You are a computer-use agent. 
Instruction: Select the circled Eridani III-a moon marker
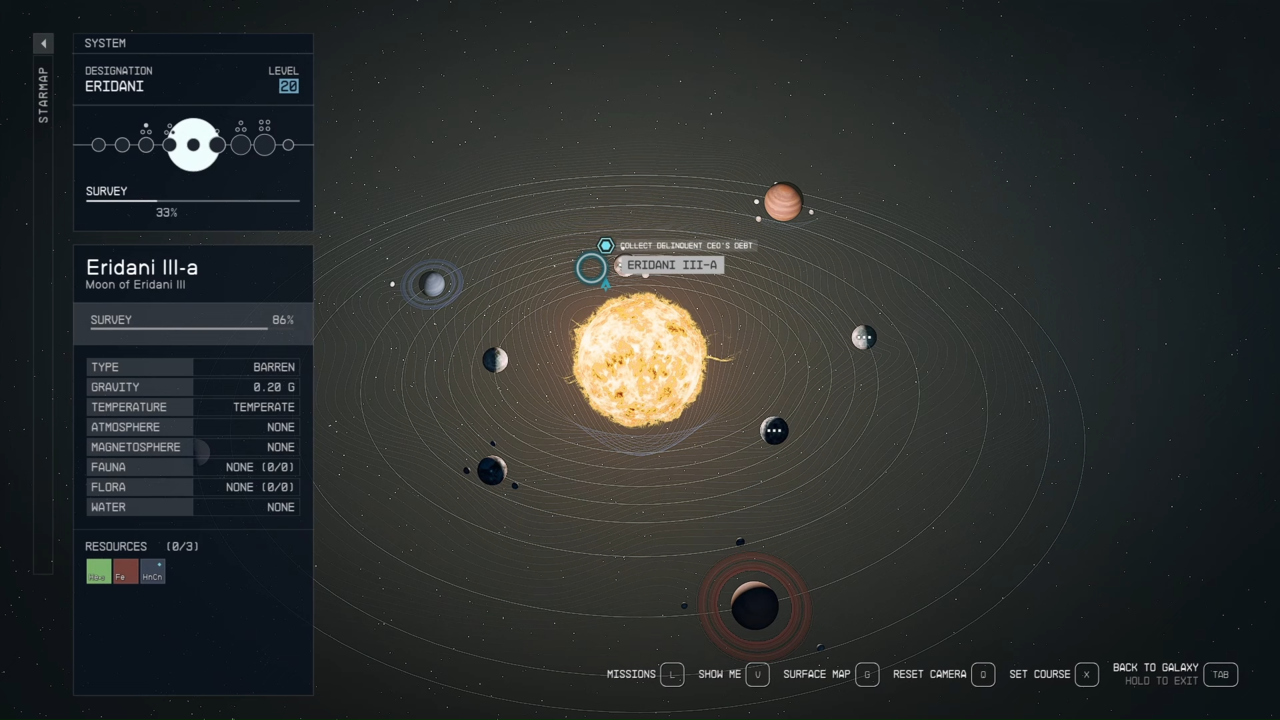pyautogui.click(x=591, y=268)
